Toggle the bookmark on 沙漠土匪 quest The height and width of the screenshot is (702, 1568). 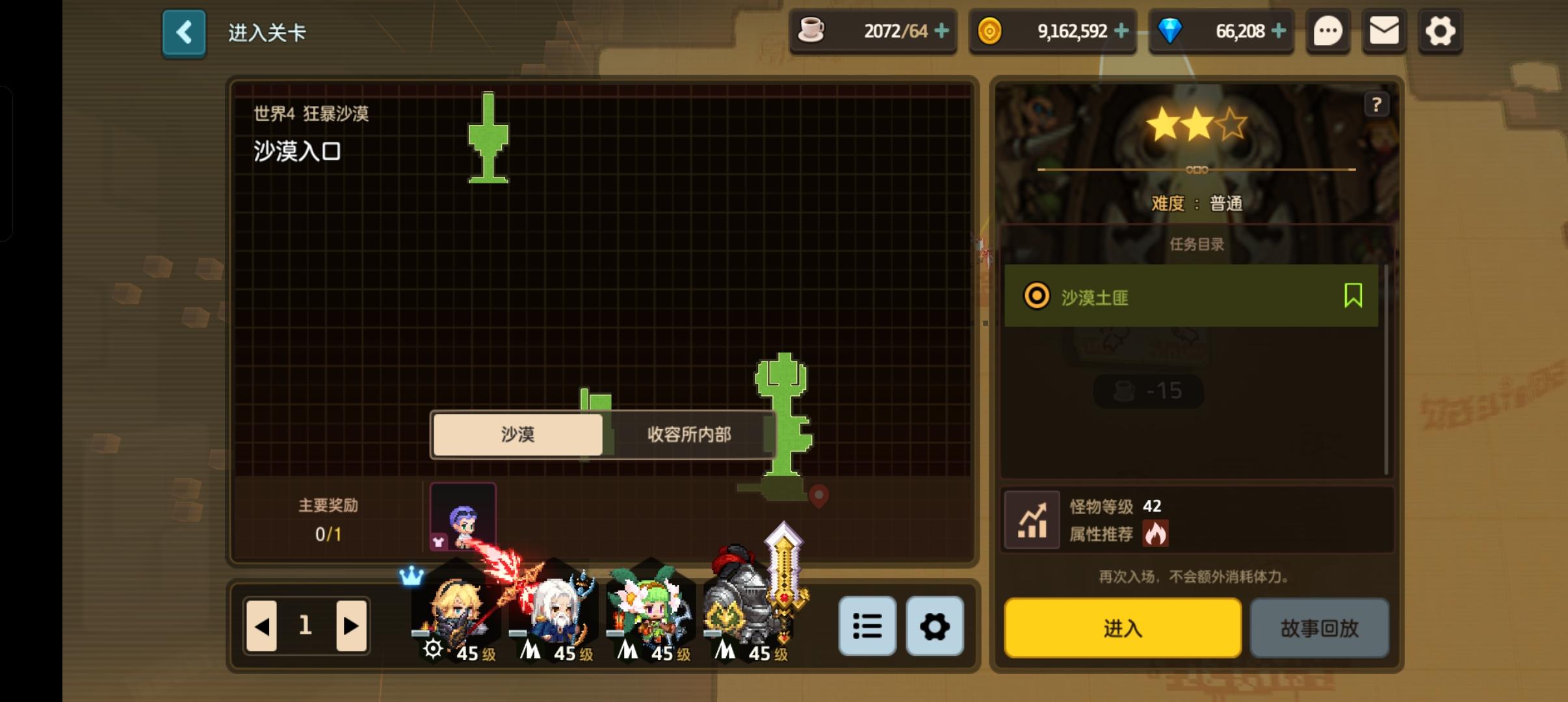1352,296
